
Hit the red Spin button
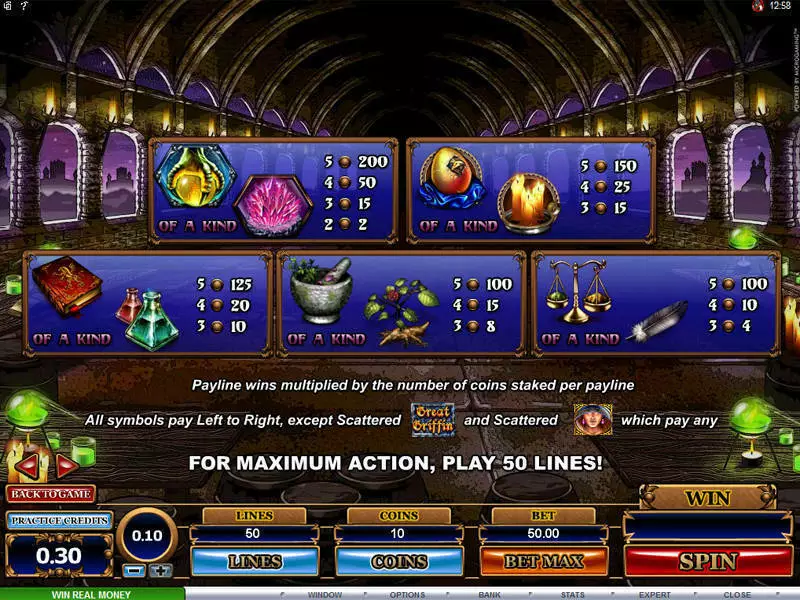point(707,561)
